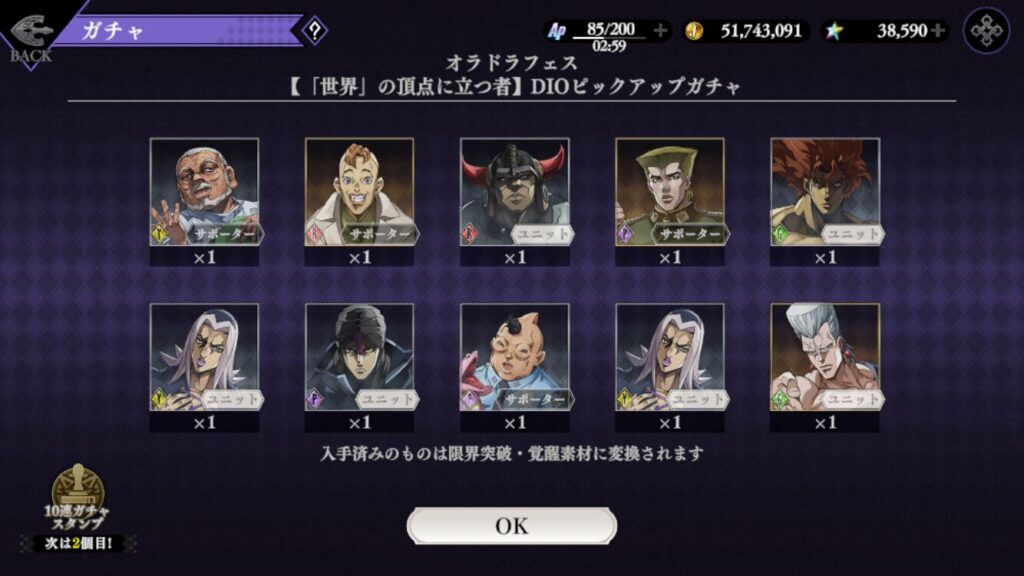
Task: Select the bald mohawk man supporter card
Action: click(514, 358)
